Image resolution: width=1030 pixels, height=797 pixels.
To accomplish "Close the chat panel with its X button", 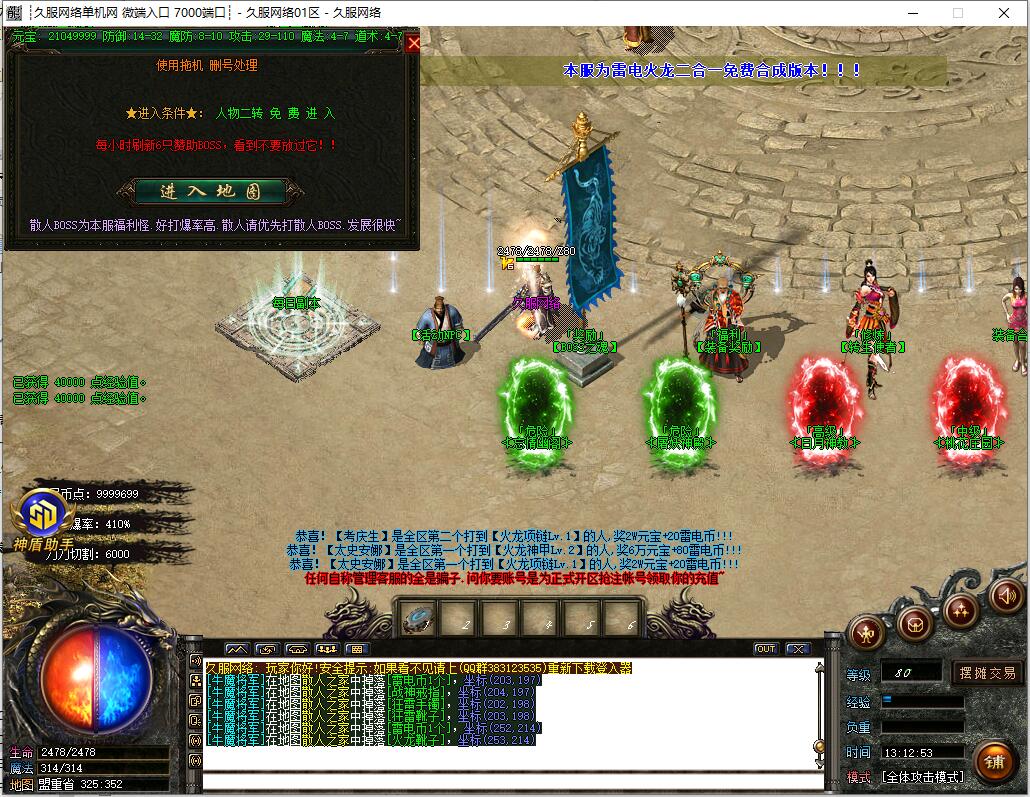I will pyautogui.click(x=796, y=649).
